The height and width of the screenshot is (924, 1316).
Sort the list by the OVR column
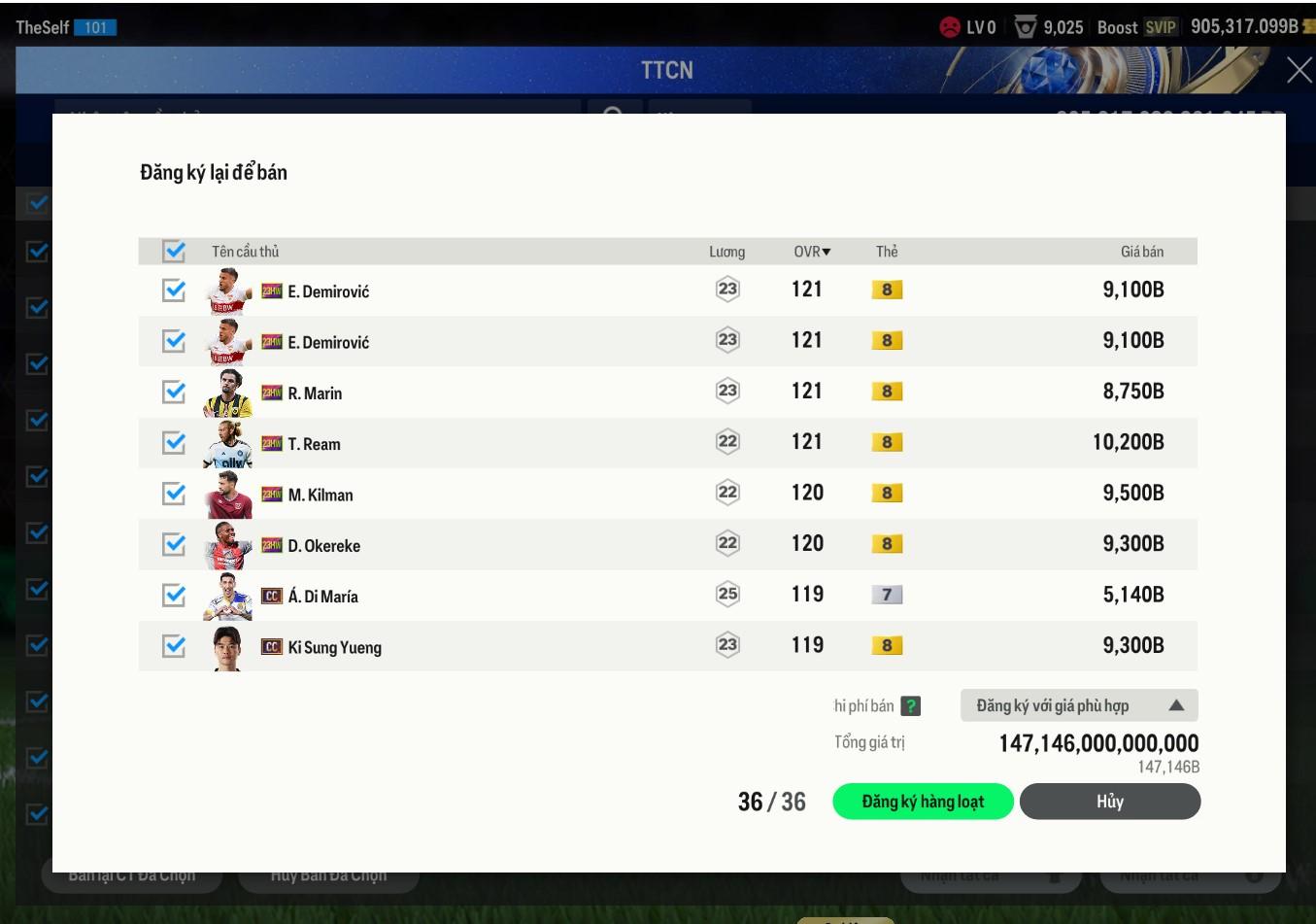pos(812,252)
